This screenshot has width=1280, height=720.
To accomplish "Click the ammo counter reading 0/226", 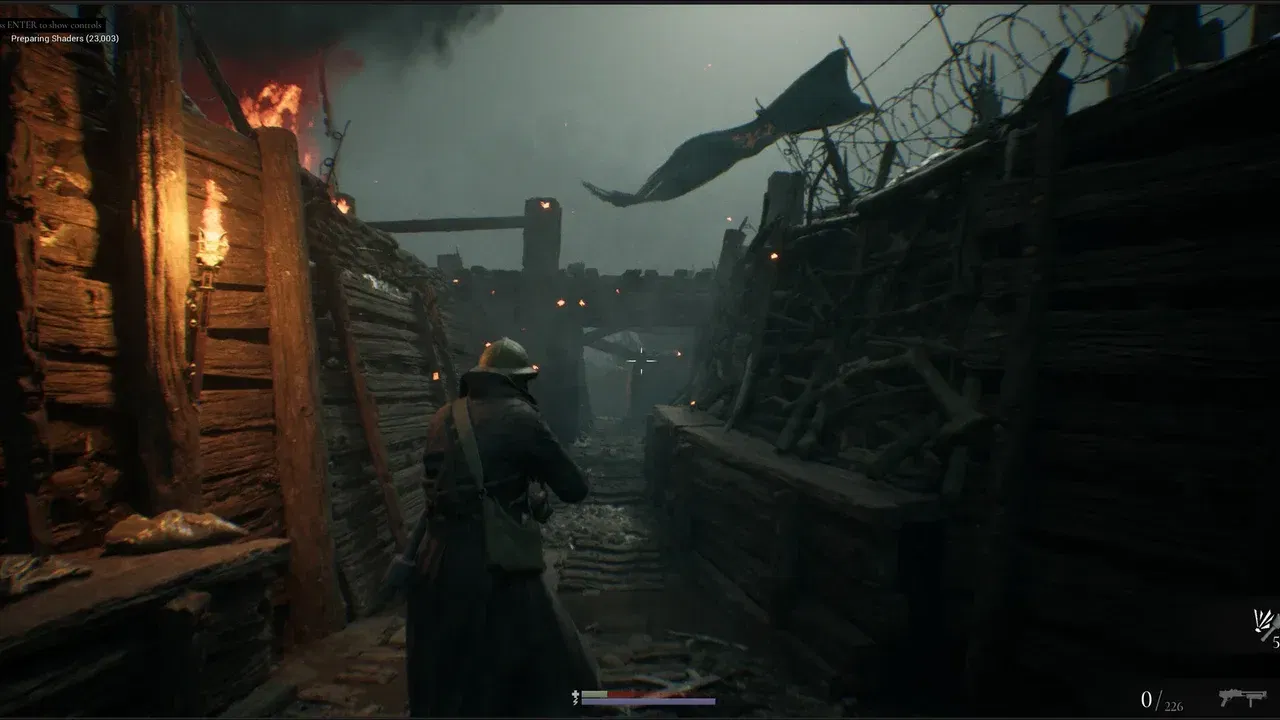I will (x=1162, y=698).
